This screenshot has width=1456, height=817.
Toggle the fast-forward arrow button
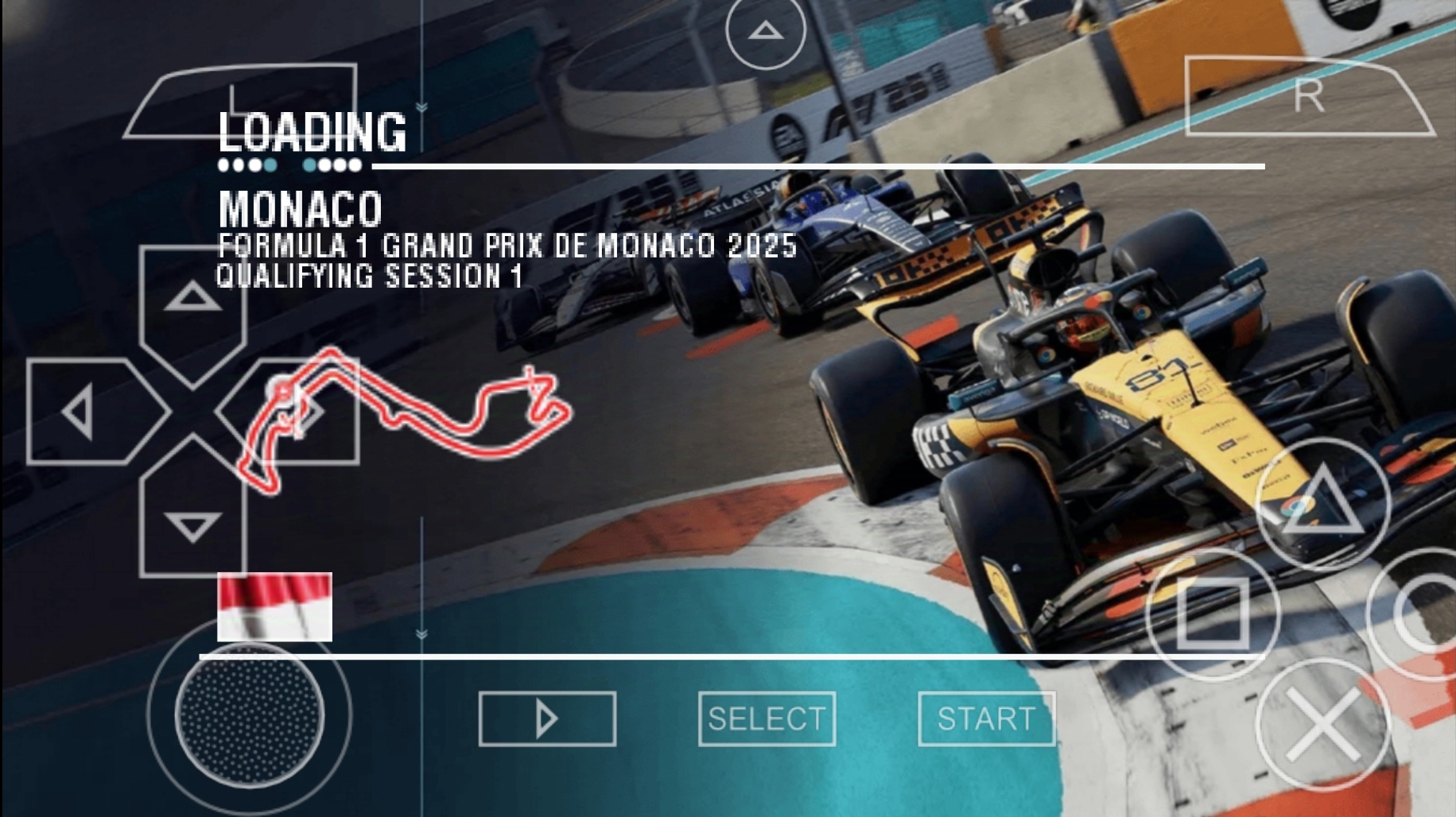(547, 719)
